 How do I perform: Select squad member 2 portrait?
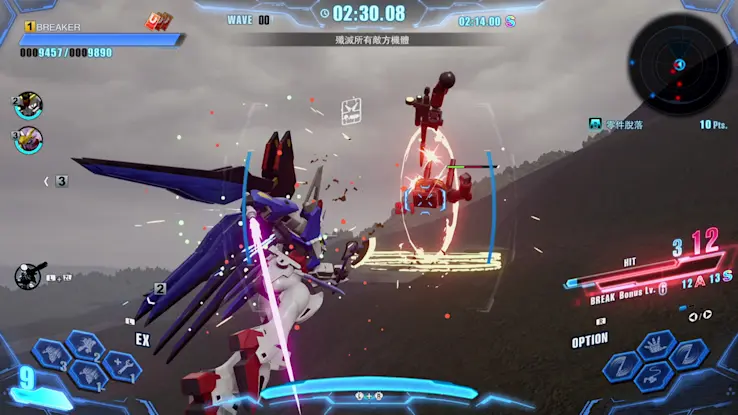tap(28, 106)
